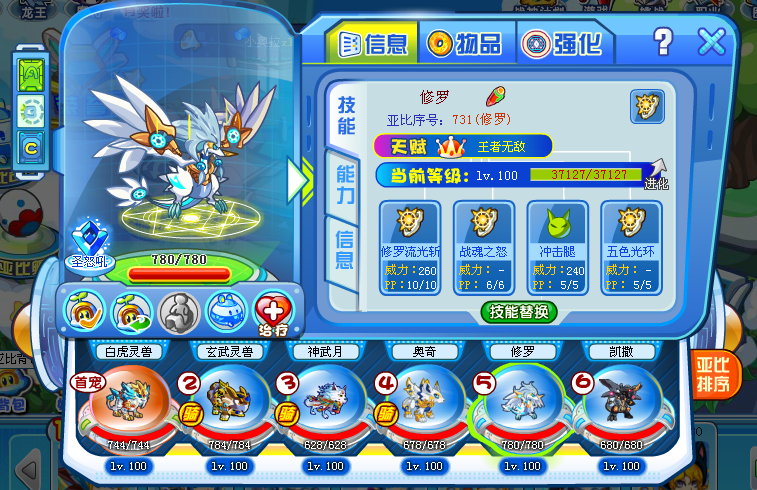Click the 技能替换 skill replace button
The image size is (757, 490).
click(x=517, y=312)
